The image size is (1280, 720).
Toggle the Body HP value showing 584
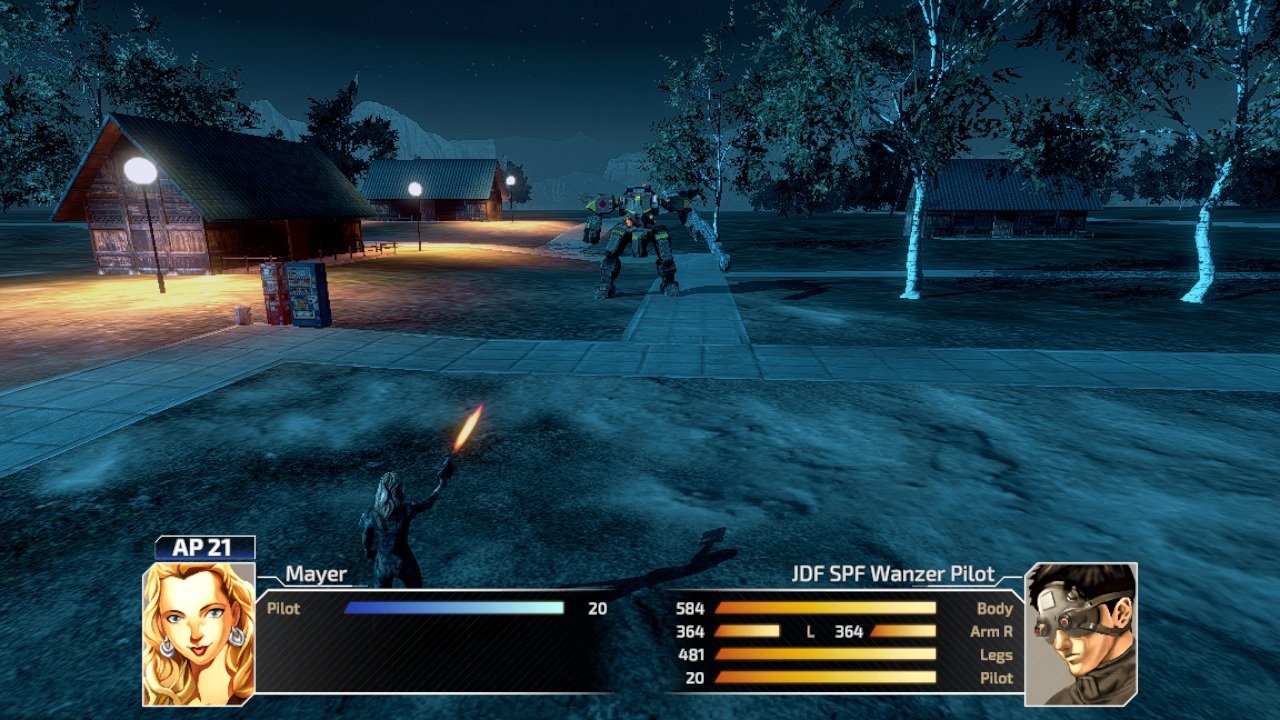pos(690,608)
